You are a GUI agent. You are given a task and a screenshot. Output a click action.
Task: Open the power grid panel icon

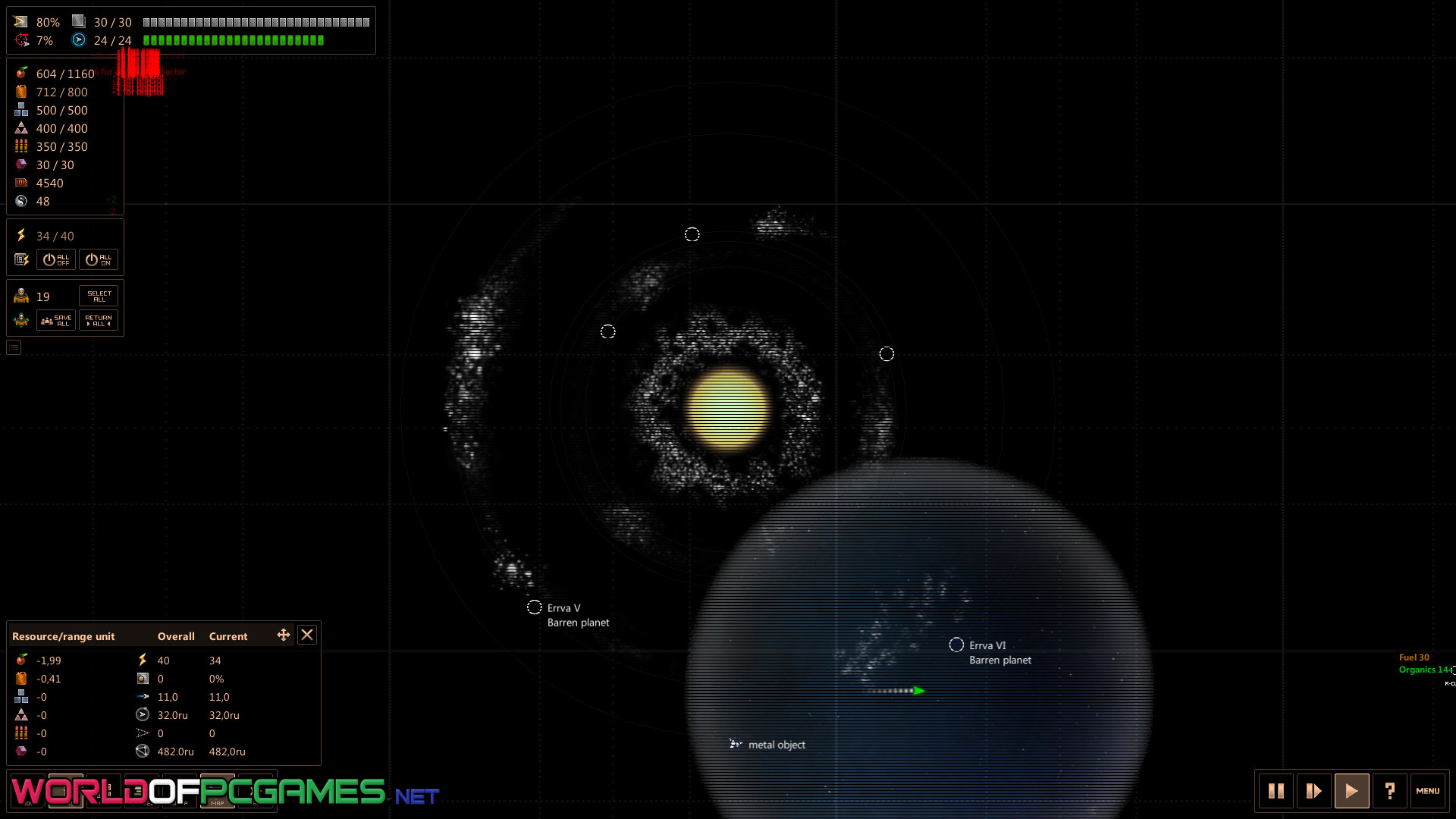click(21, 260)
